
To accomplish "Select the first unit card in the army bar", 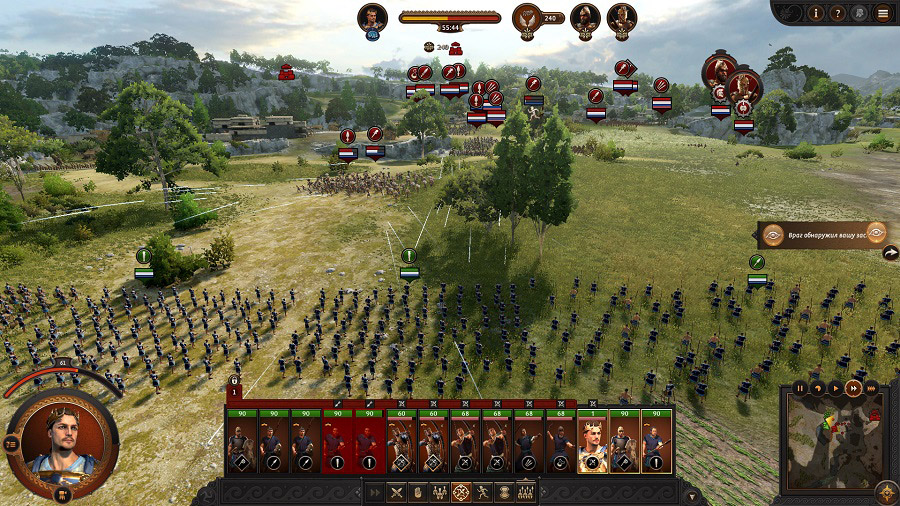I will [x=241, y=445].
